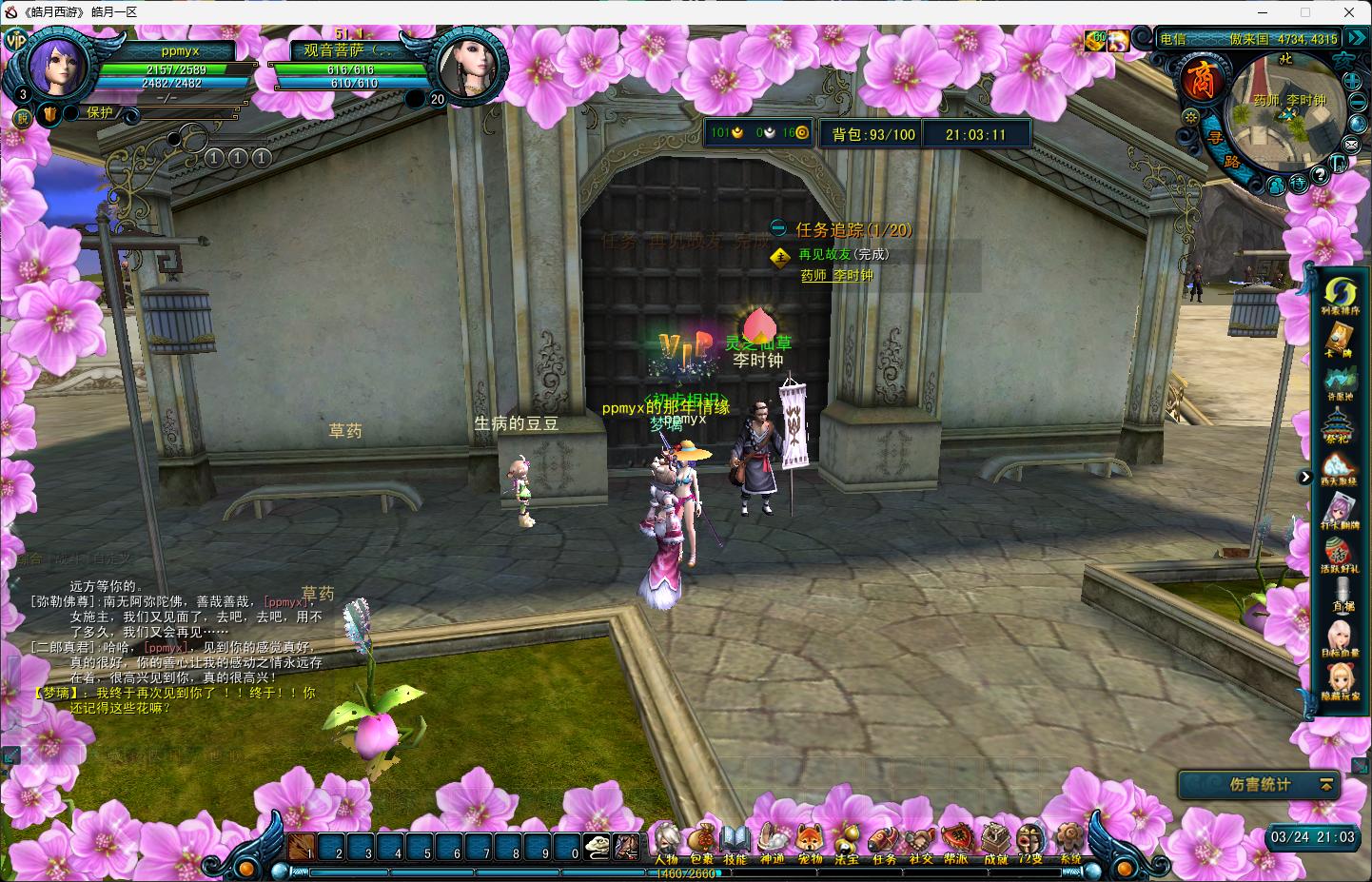The height and width of the screenshot is (882, 1372).
Task: Open the 卡牌 card icon
Action: 1340,342
